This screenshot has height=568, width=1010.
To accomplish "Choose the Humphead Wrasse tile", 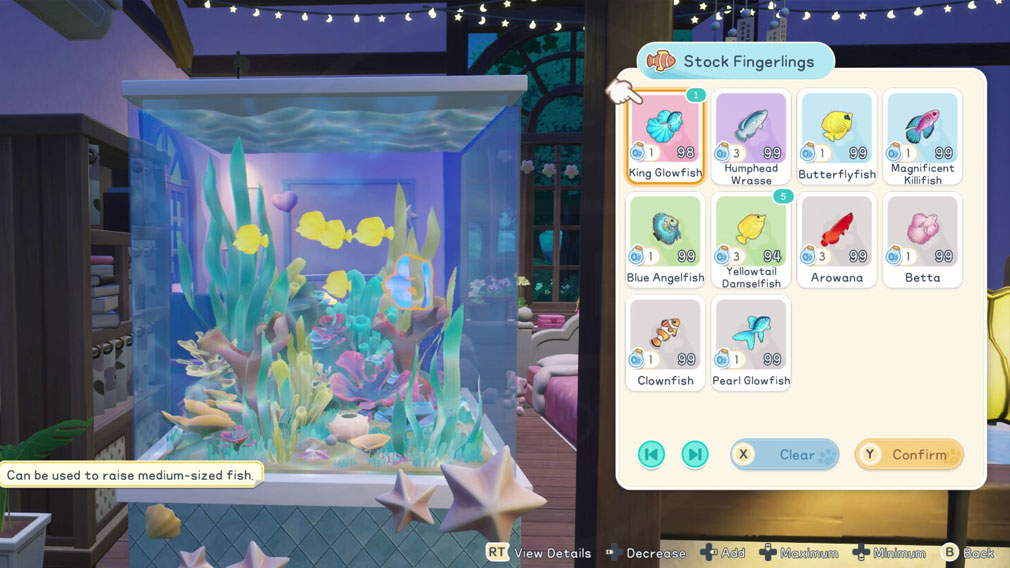I will click(x=751, y=136).
